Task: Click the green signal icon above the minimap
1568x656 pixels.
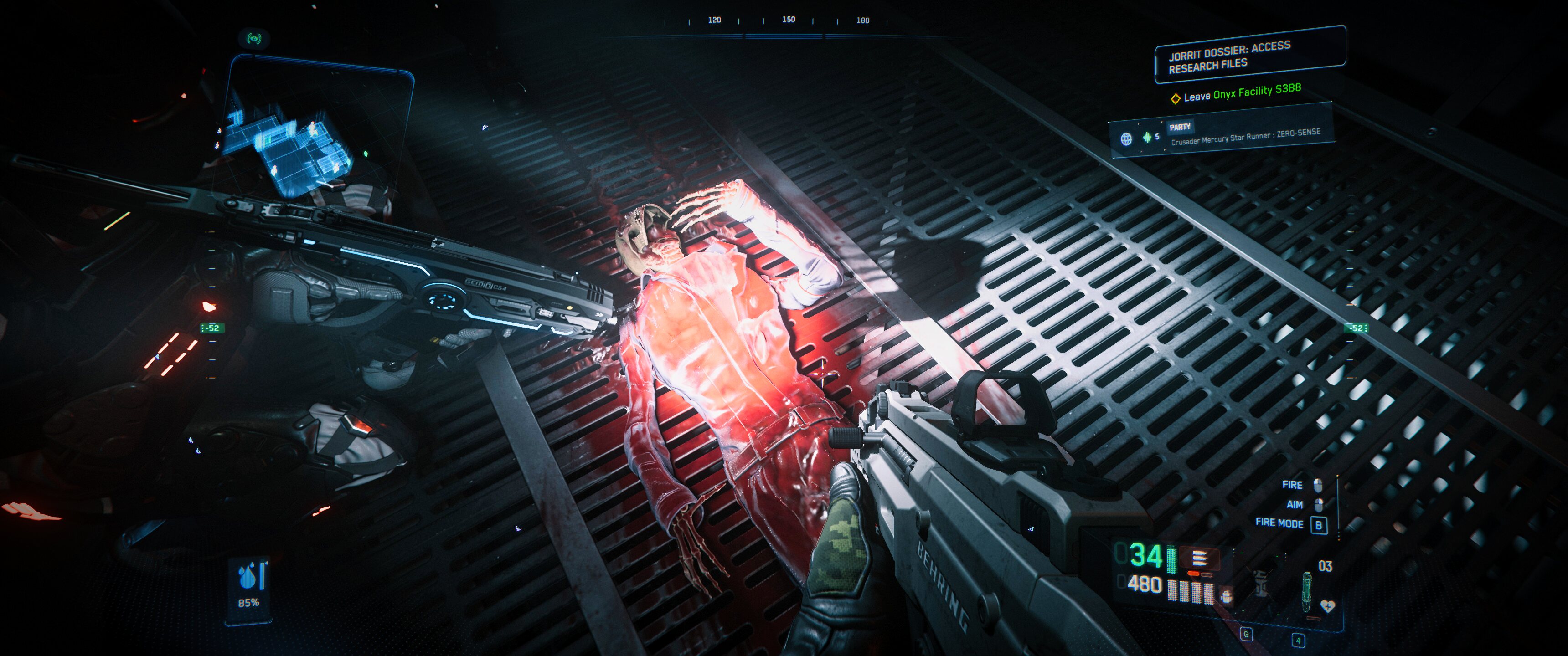Action: (x=254, y=39)
